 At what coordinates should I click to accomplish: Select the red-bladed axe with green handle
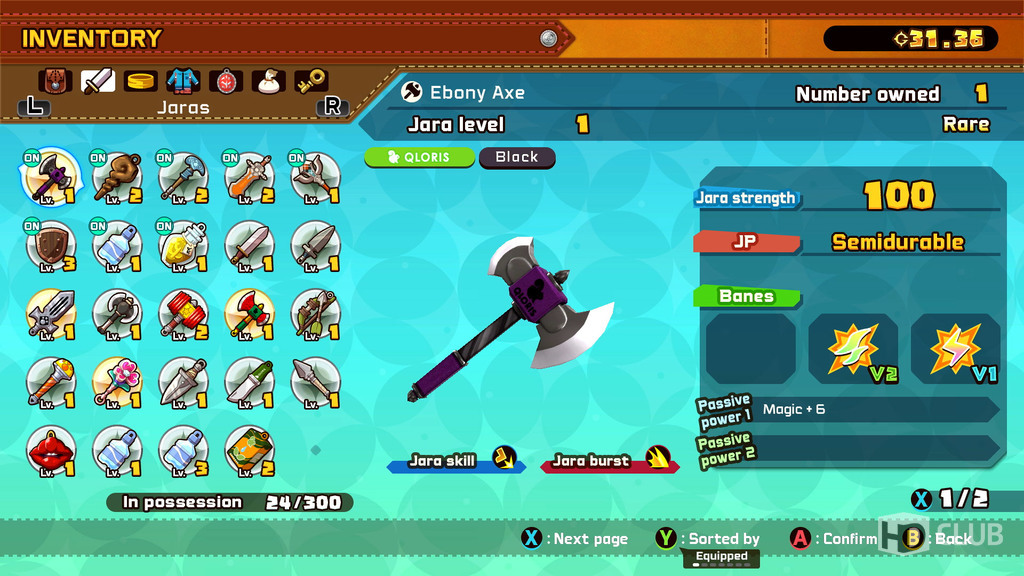250,312
